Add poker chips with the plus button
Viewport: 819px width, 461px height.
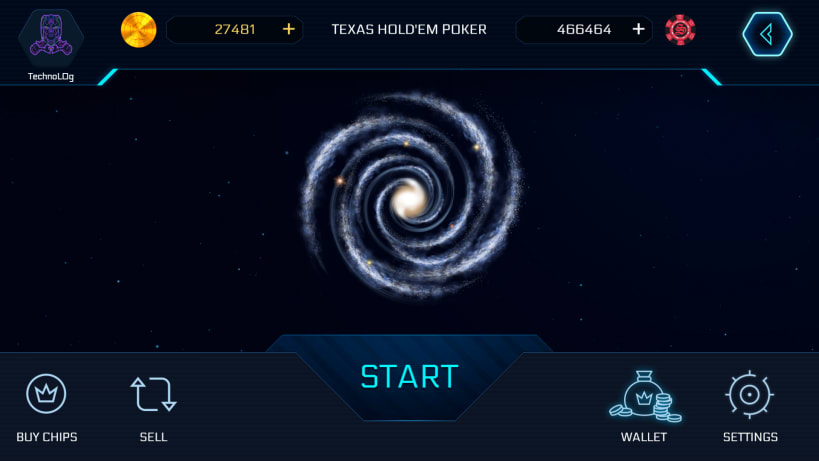click(x=638, y=29)
